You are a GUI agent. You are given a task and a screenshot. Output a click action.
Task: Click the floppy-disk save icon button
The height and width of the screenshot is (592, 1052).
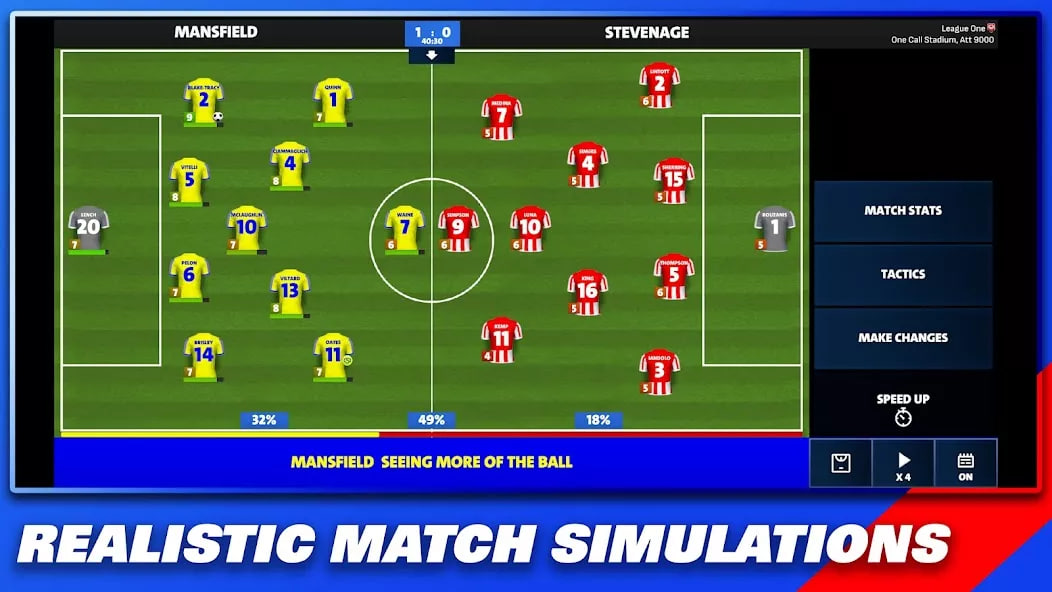pyautogui.click(x=841, y=463)
